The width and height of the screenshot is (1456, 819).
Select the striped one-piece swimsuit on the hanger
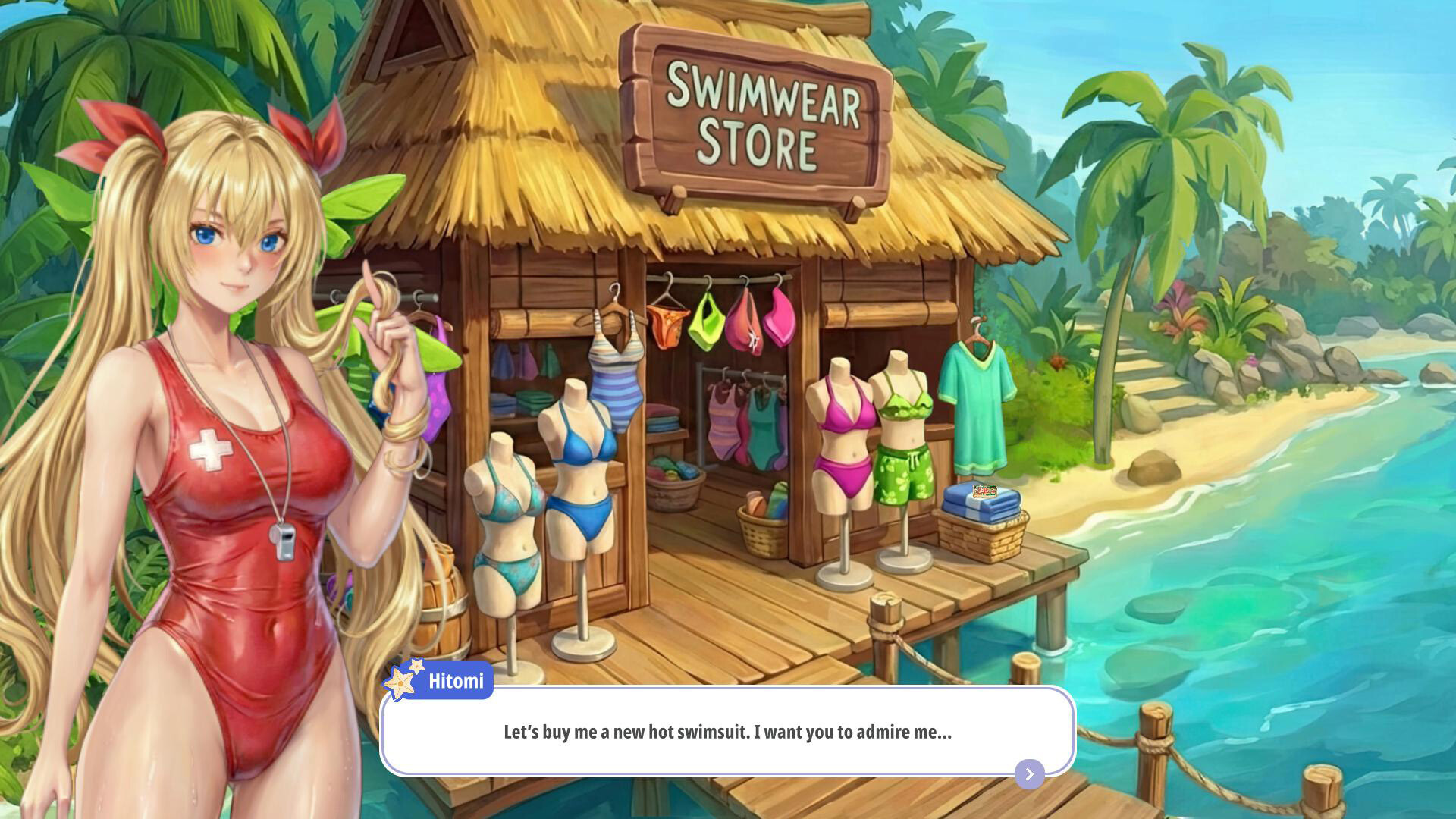618,387
